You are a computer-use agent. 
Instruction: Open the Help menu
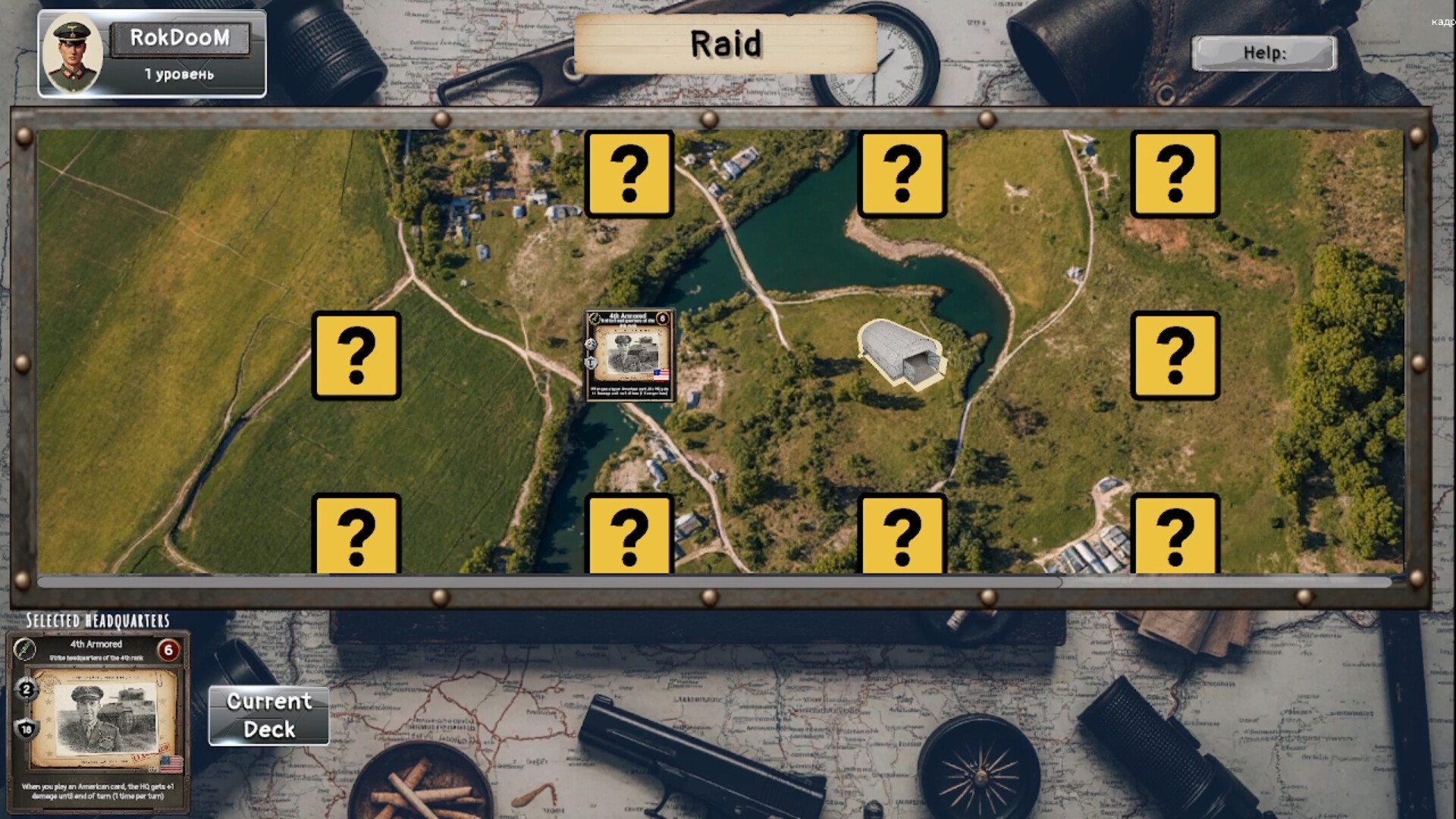(1263, 53)
